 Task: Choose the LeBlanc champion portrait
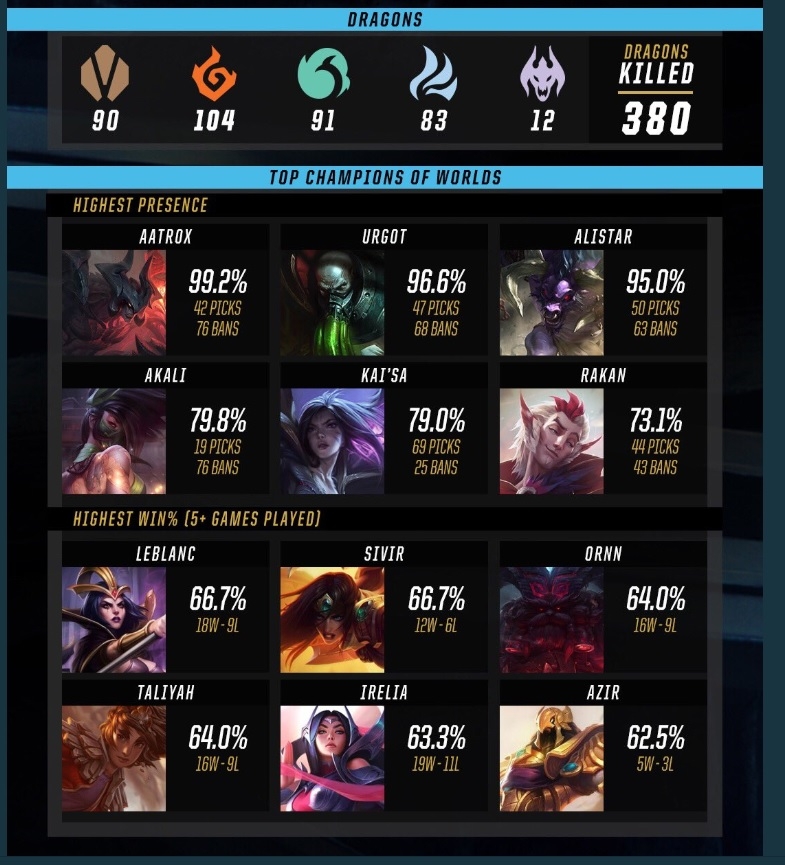[x=113, y=619]
